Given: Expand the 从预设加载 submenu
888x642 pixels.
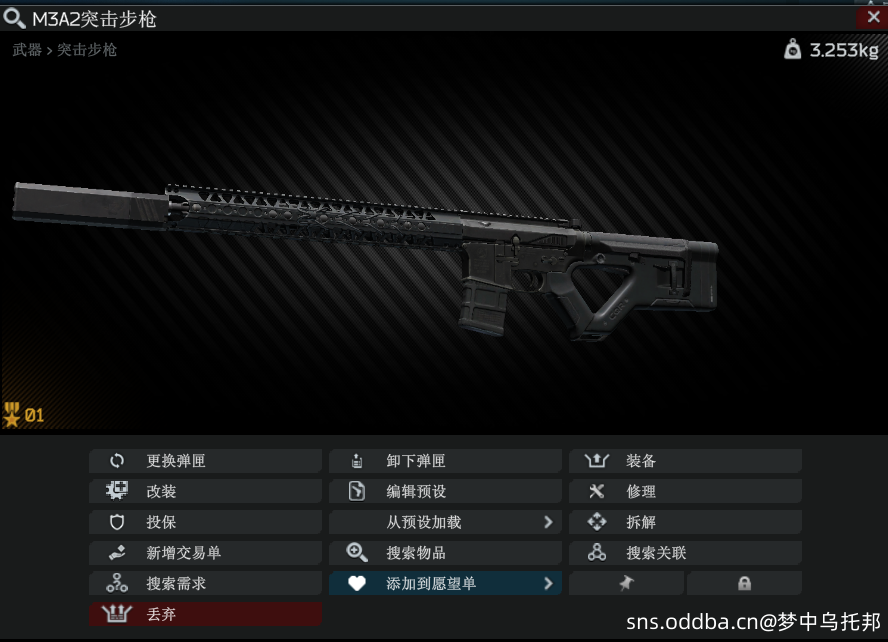Looking at the screenshot, I should coord(445,522).
